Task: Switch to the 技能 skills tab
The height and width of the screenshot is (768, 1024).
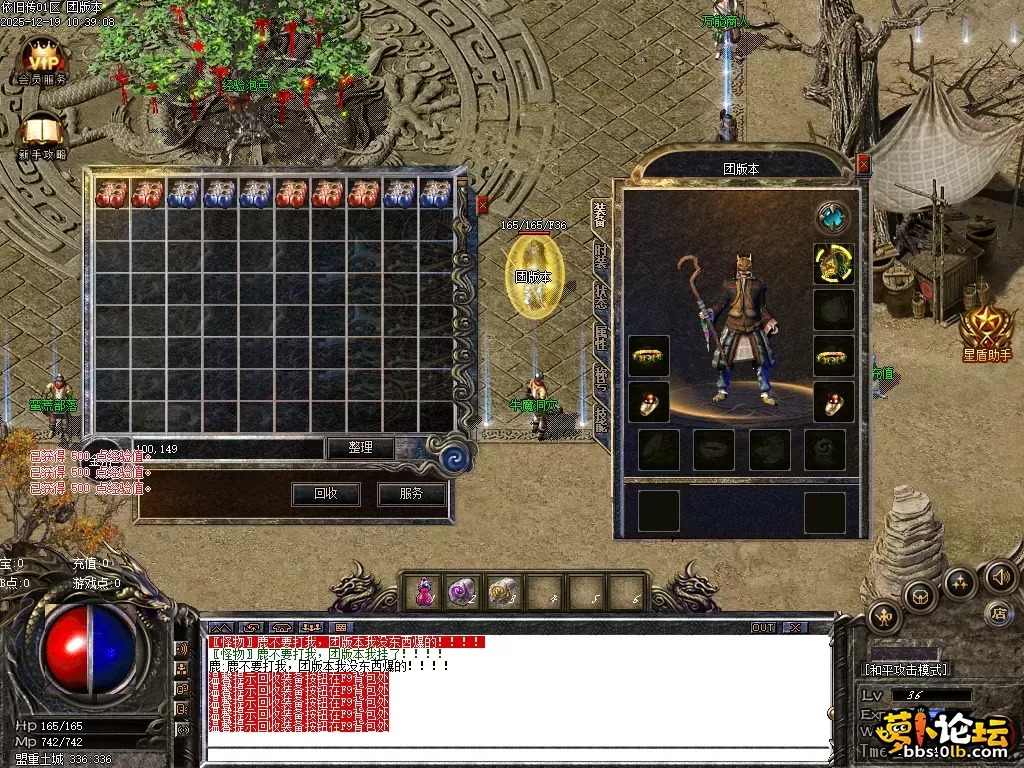Action: point(600,418)
